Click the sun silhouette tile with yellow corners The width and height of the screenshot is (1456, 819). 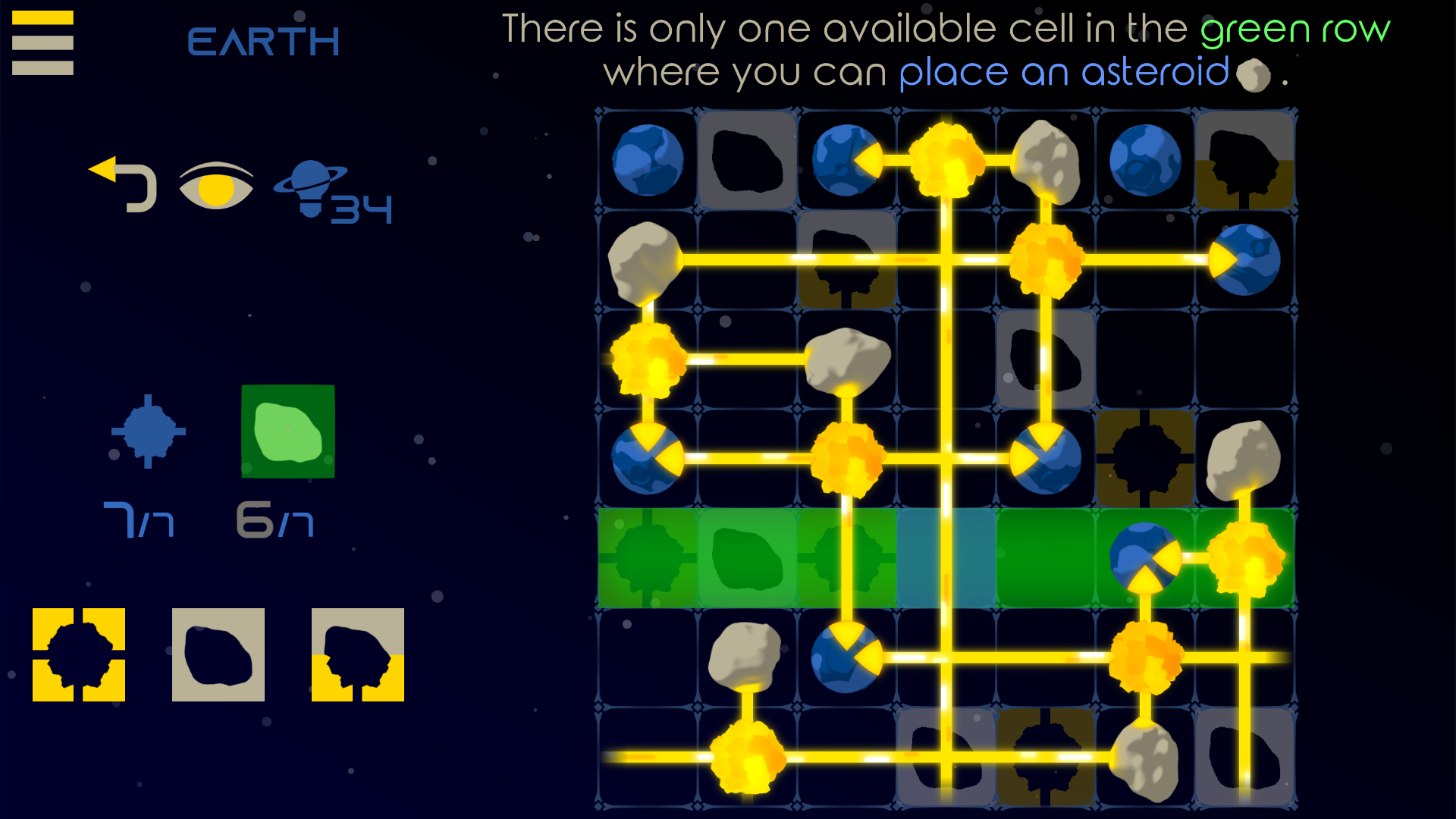[x=78, y=654]
